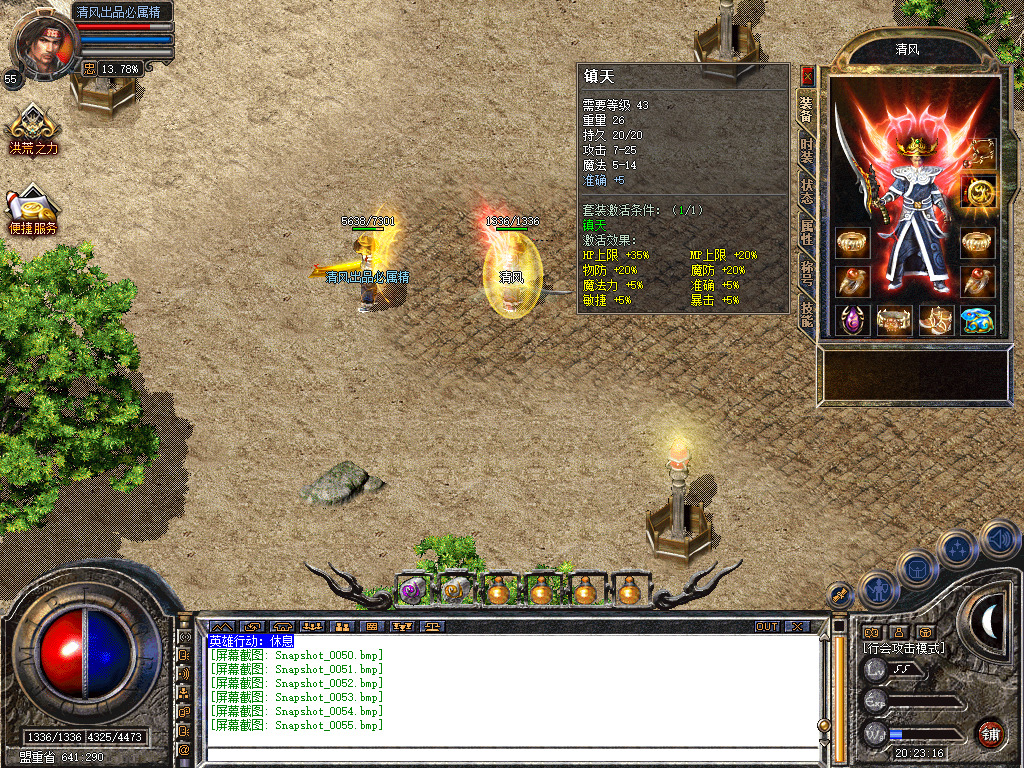Image resolution: width=1024 pixels, height=768 pixels.
Task: Switch to the 技能 skills tab
Action: (x=806, y=314)
